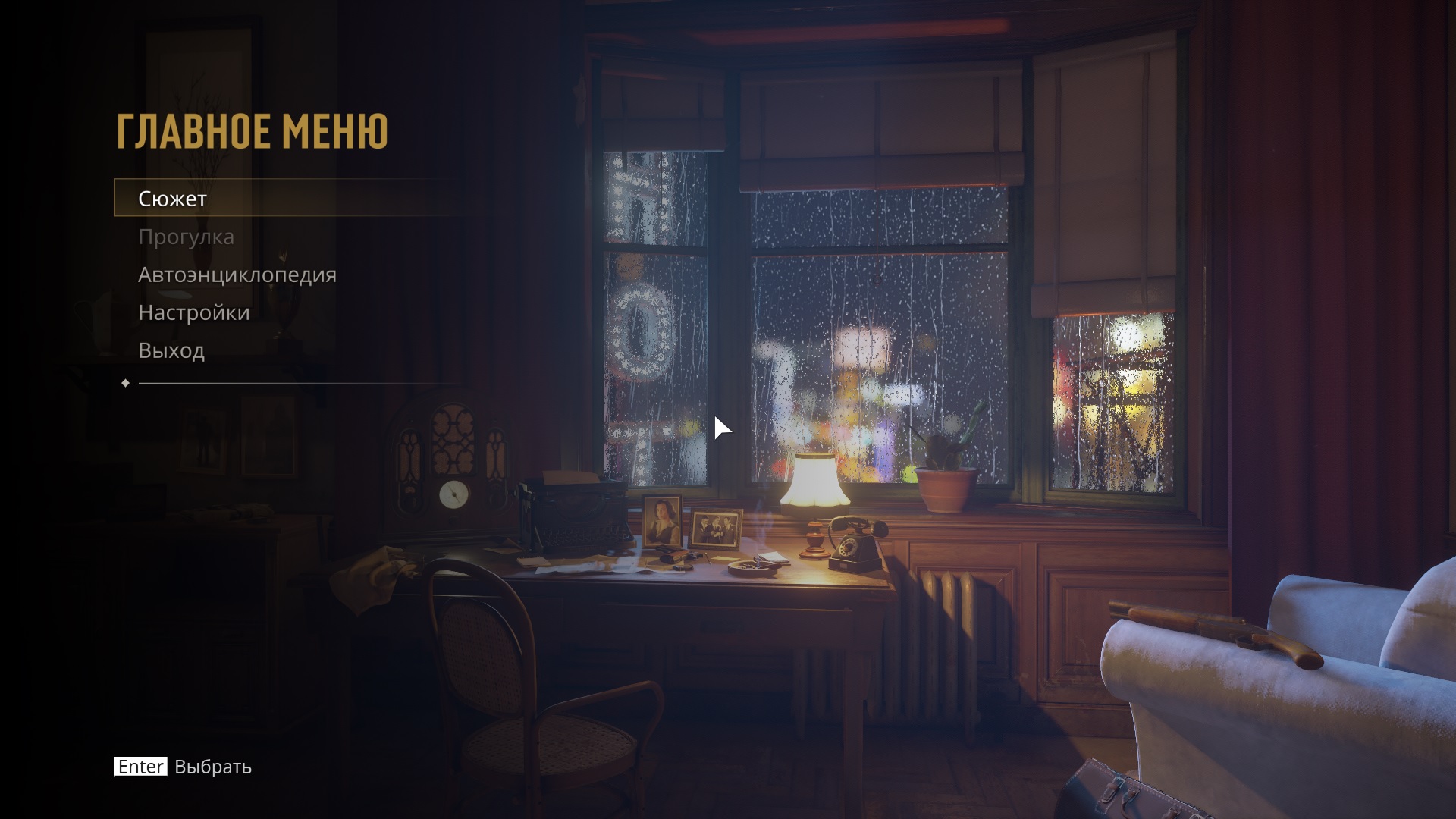Click Выход to quit the game
Viewport: 1456px width, 819px height.
point(171,350)
